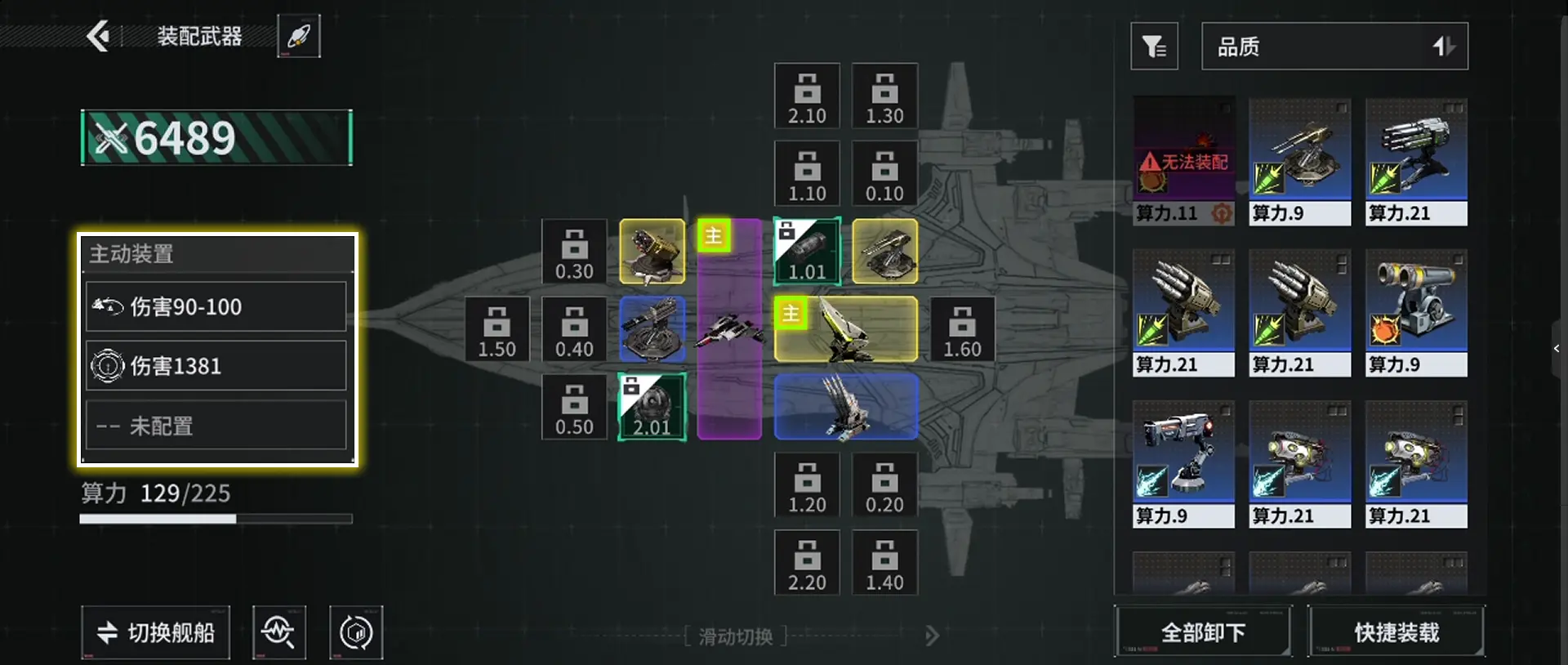Open the hexagon module icon button
Image resolution: width=1568 pixels, height=665 pixels.
[356, 632]
